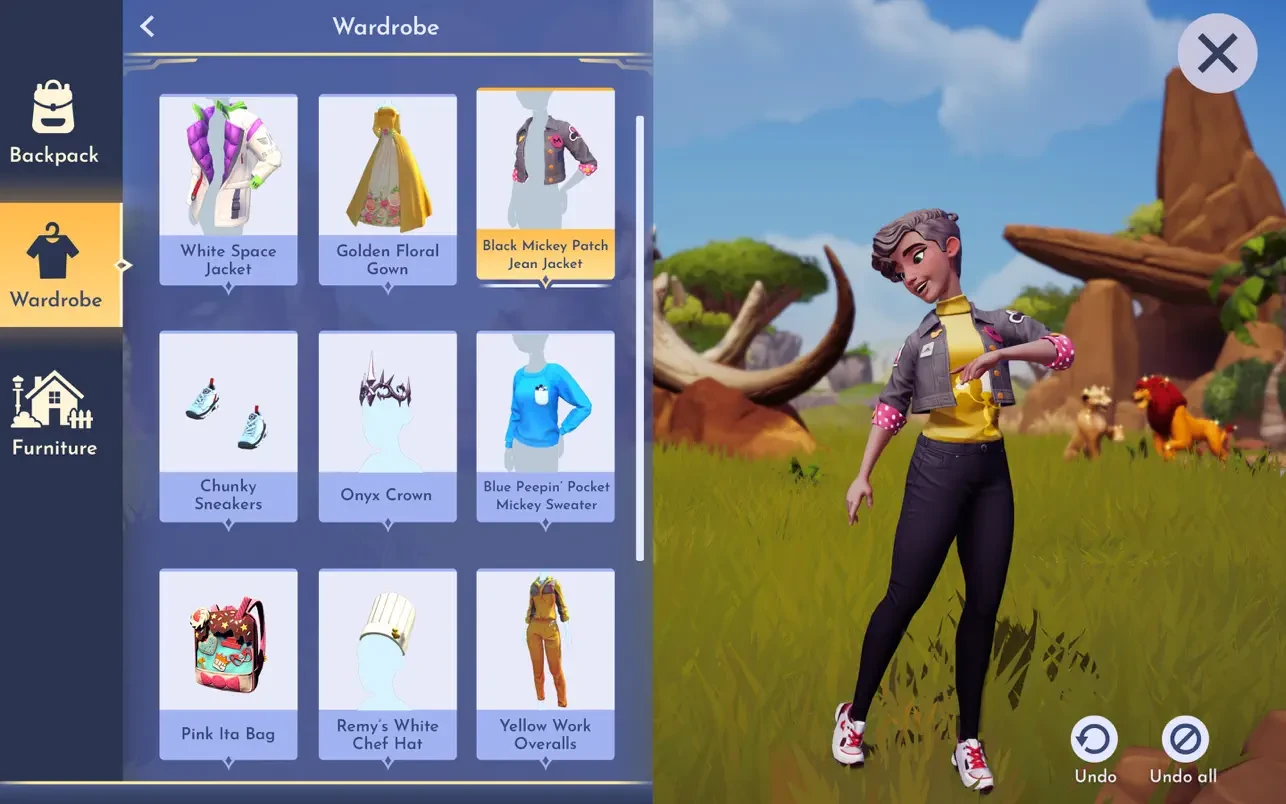Image resolution: width=1286 pixels, height=804 pixels.
Task: Close the wardrobe with the X button
Action: (1217, 54)
